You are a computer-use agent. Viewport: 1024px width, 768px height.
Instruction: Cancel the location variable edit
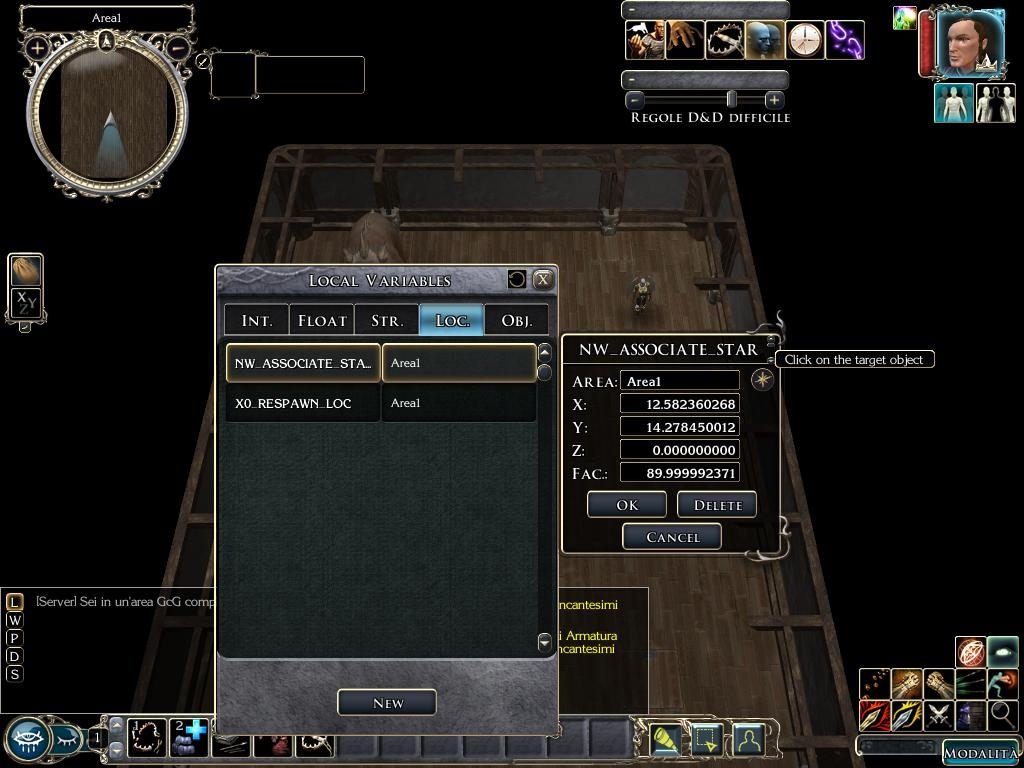point(672,537)
